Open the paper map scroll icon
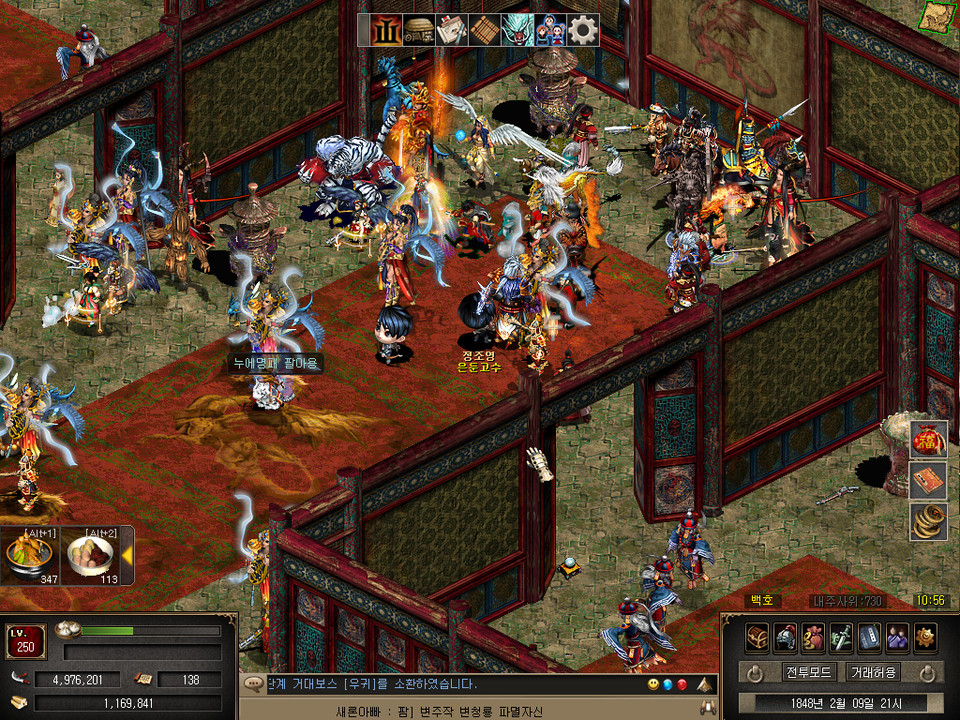Viewport: 960px width, 720px height. click(451, 30)
